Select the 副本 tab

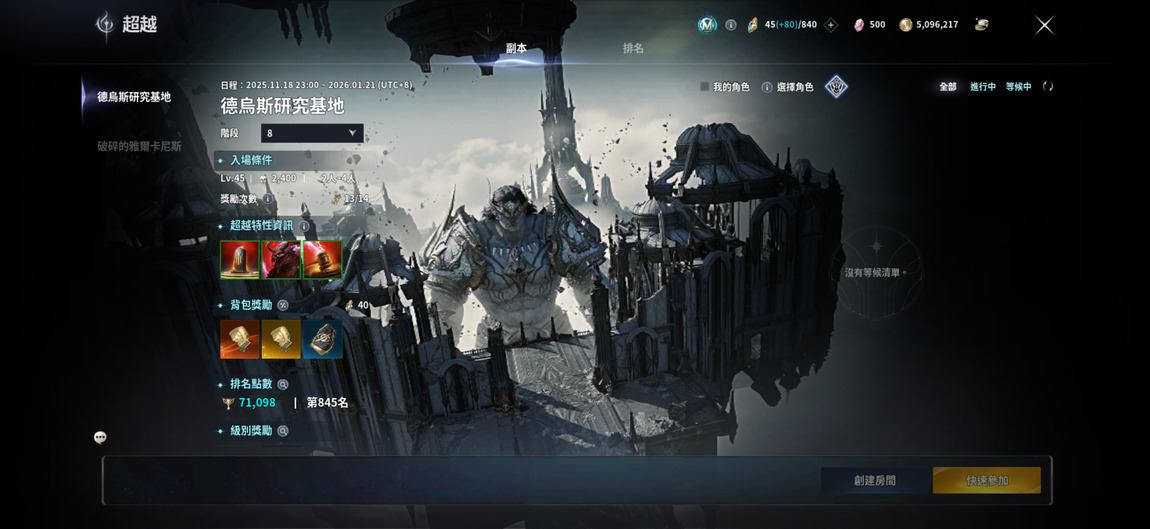(x=516, y=48)
